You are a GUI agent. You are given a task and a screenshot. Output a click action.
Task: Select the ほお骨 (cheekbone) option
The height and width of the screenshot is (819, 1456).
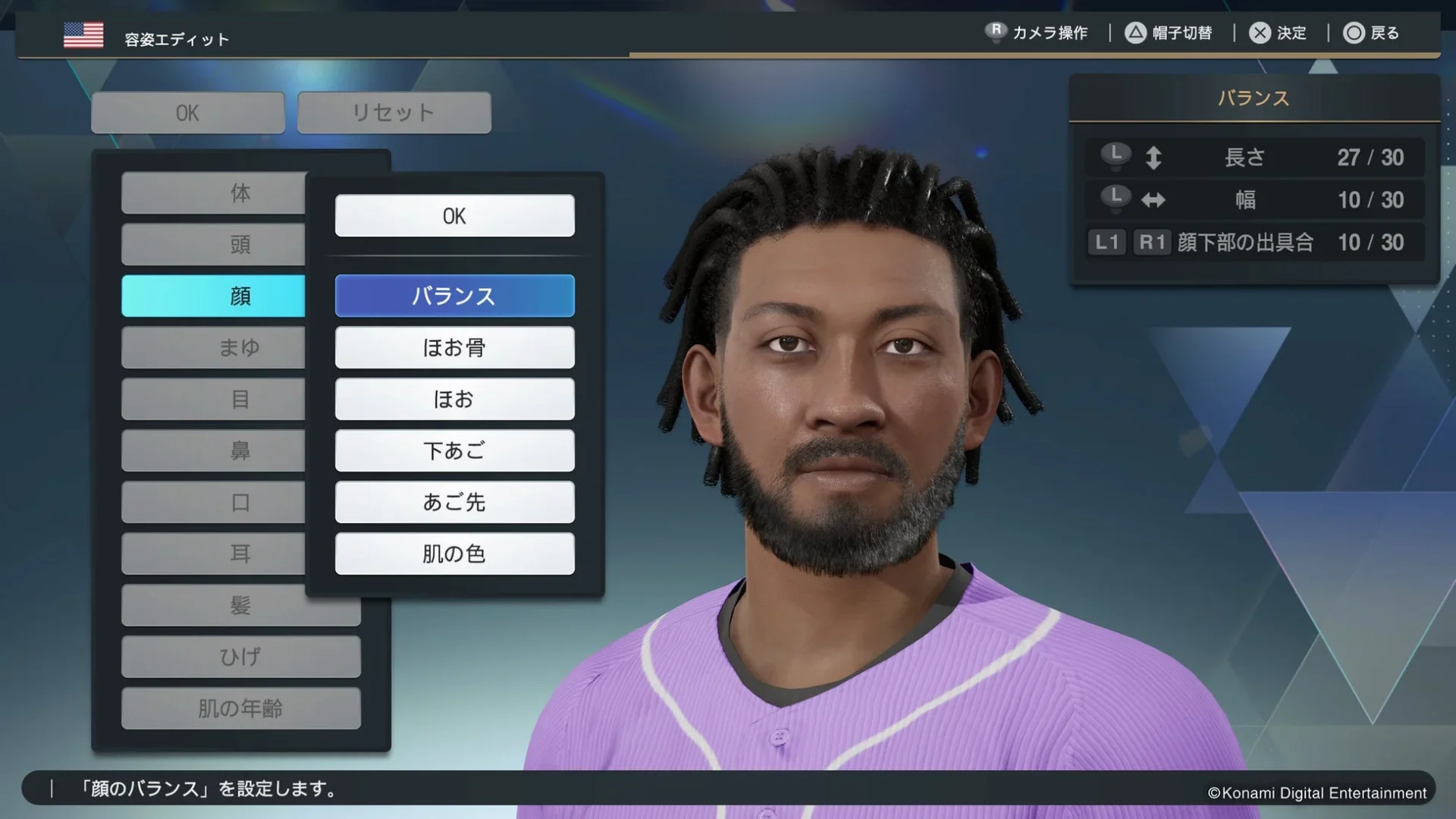[x=454, y=347]
